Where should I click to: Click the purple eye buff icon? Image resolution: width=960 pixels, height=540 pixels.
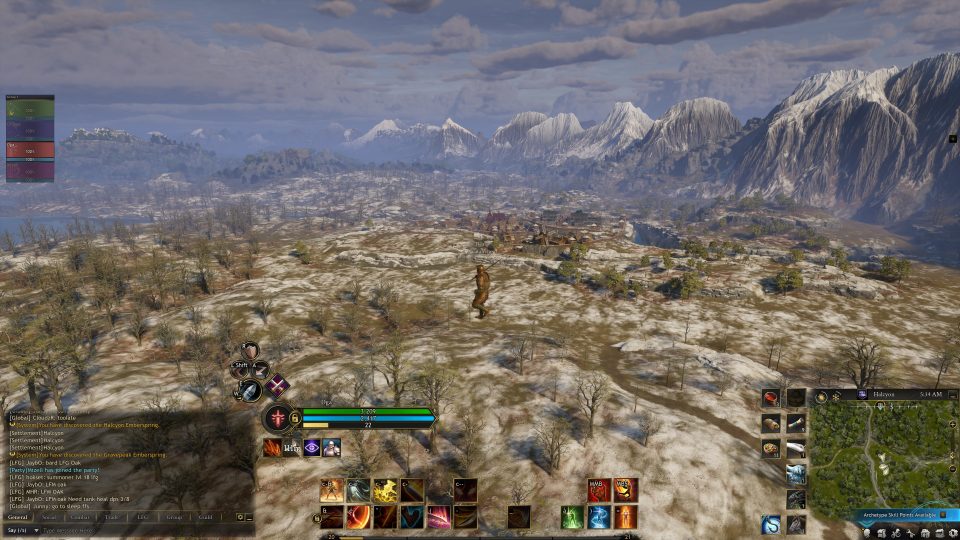click(x=311, y=448)
